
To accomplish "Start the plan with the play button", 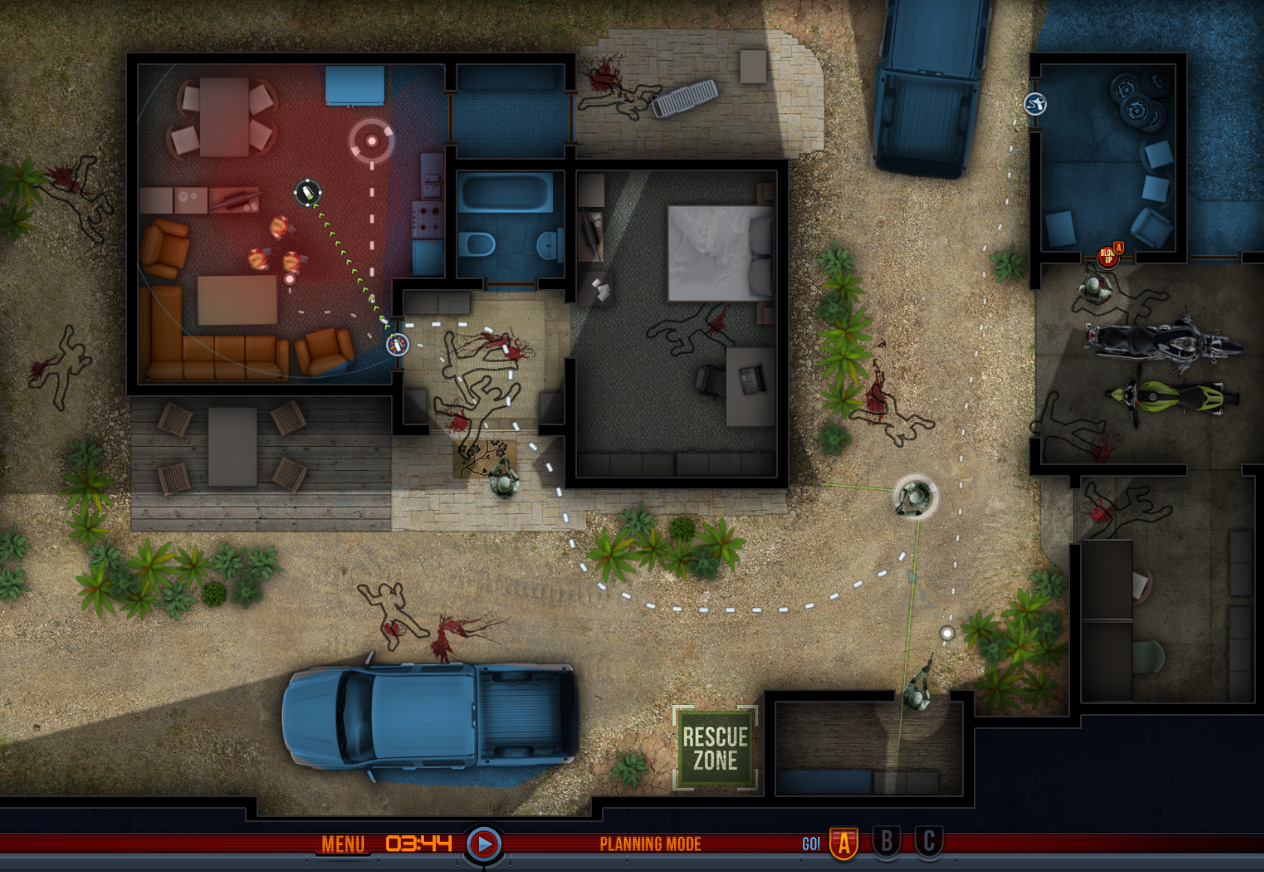I will click(483, 844).
